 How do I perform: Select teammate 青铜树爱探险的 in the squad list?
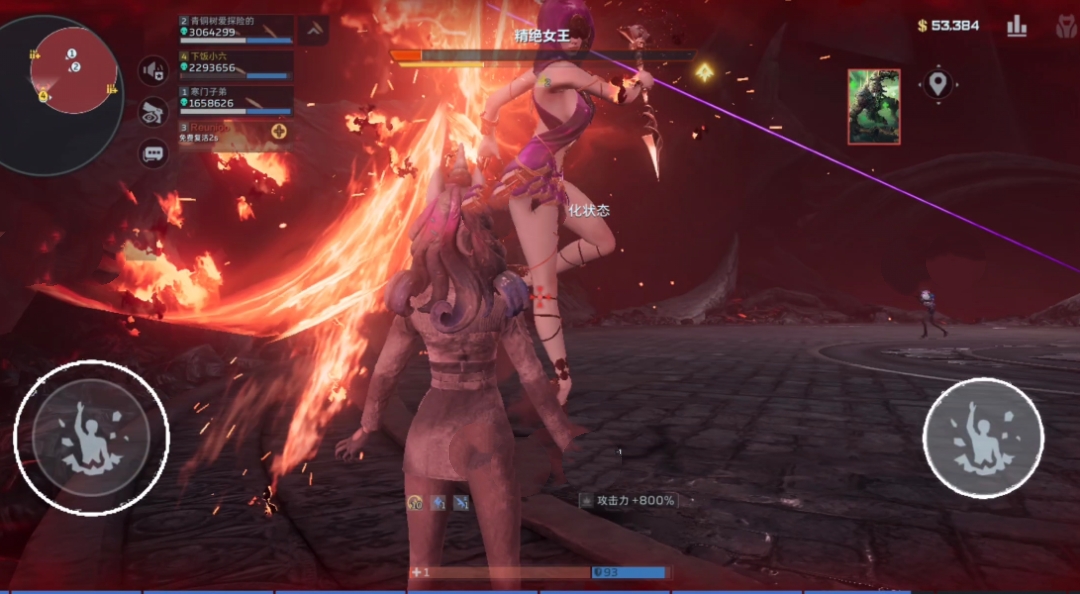point(236,28)
